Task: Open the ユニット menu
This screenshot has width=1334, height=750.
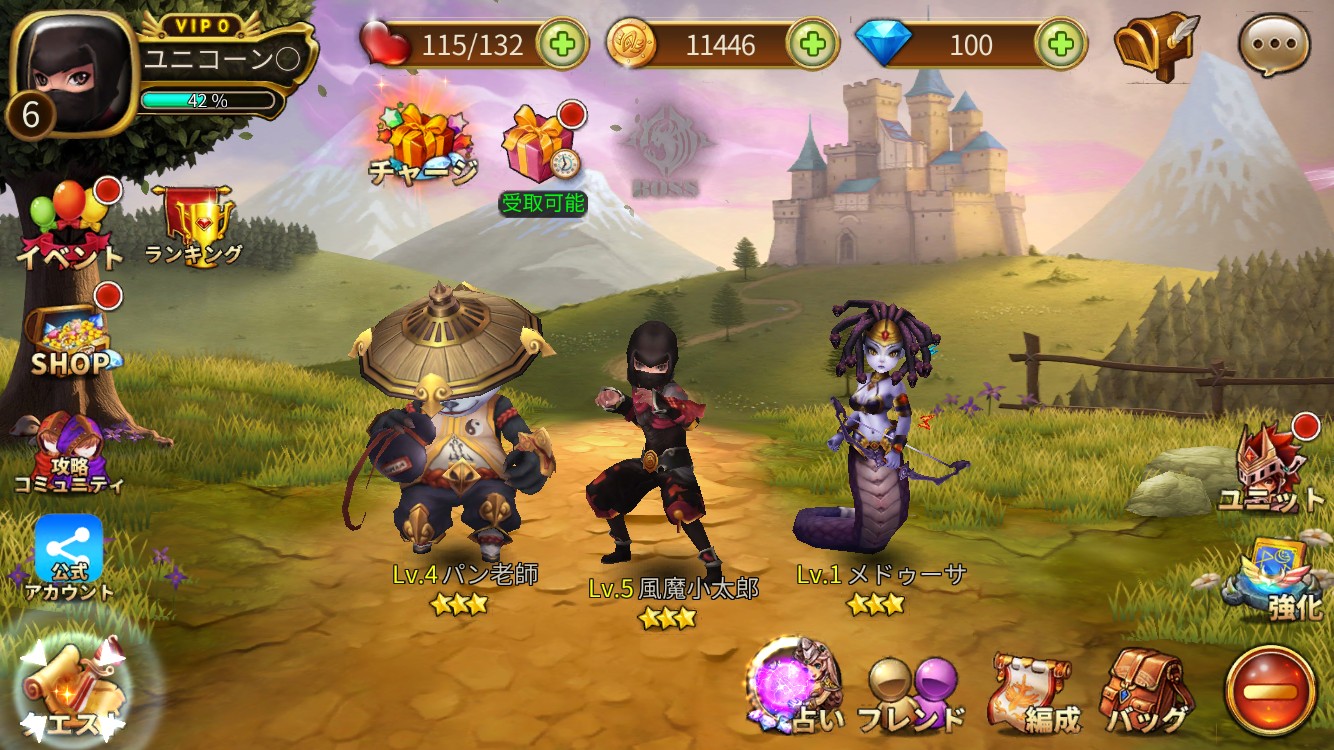Action: (1271, 469)
